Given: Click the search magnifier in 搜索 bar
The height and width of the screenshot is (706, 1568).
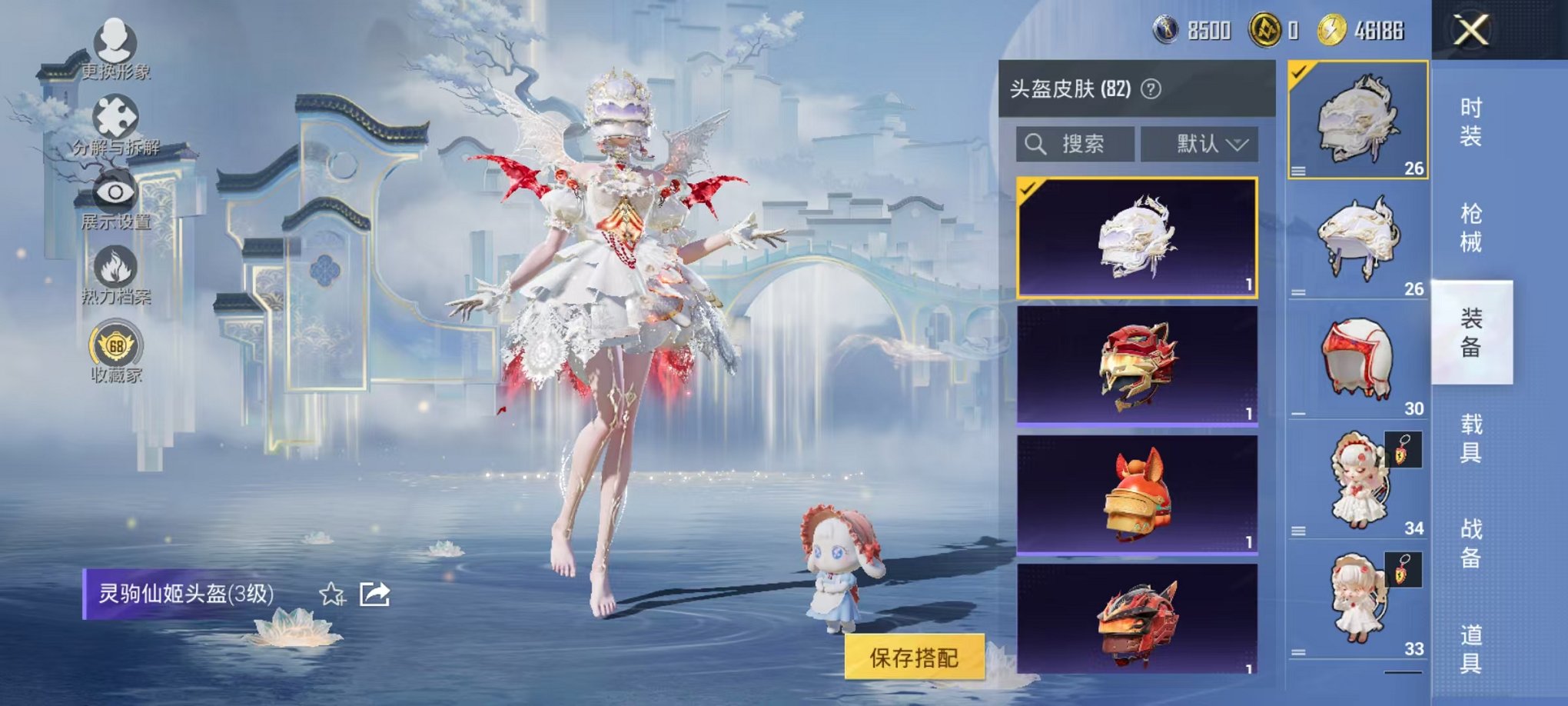Looking at the screenshot, I should click(x=1036, y=145).
